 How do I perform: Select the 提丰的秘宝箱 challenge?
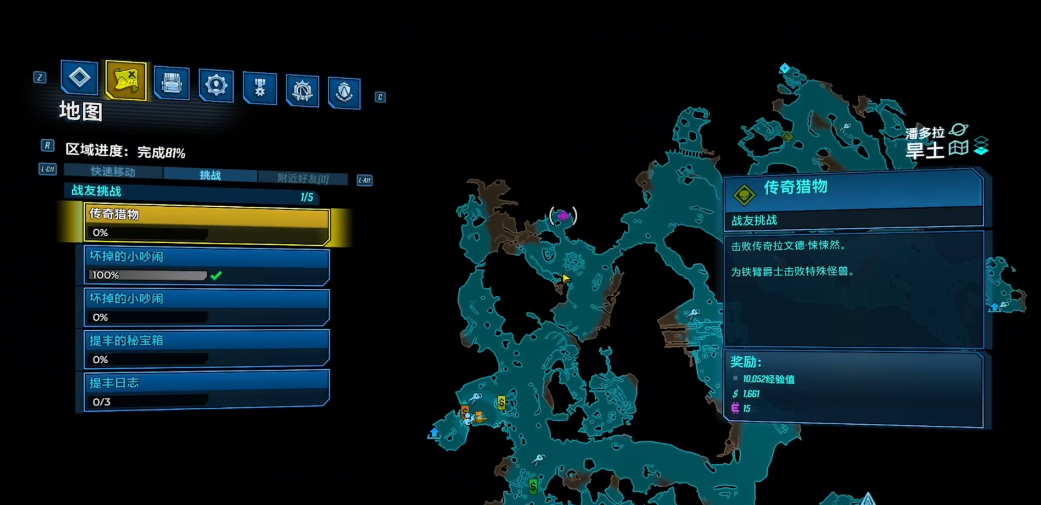(208, 349)
